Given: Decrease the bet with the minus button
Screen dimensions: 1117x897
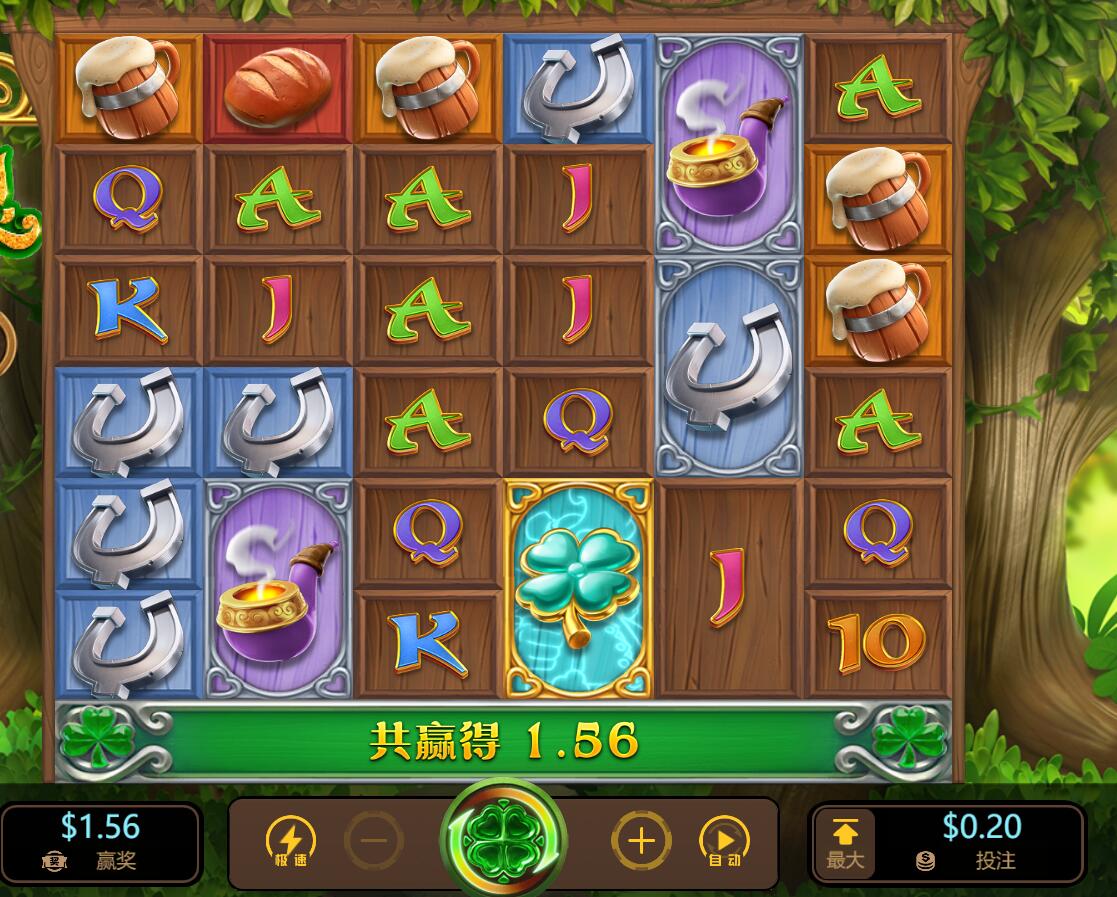Looking at the screenshot, I should (374, 840).
